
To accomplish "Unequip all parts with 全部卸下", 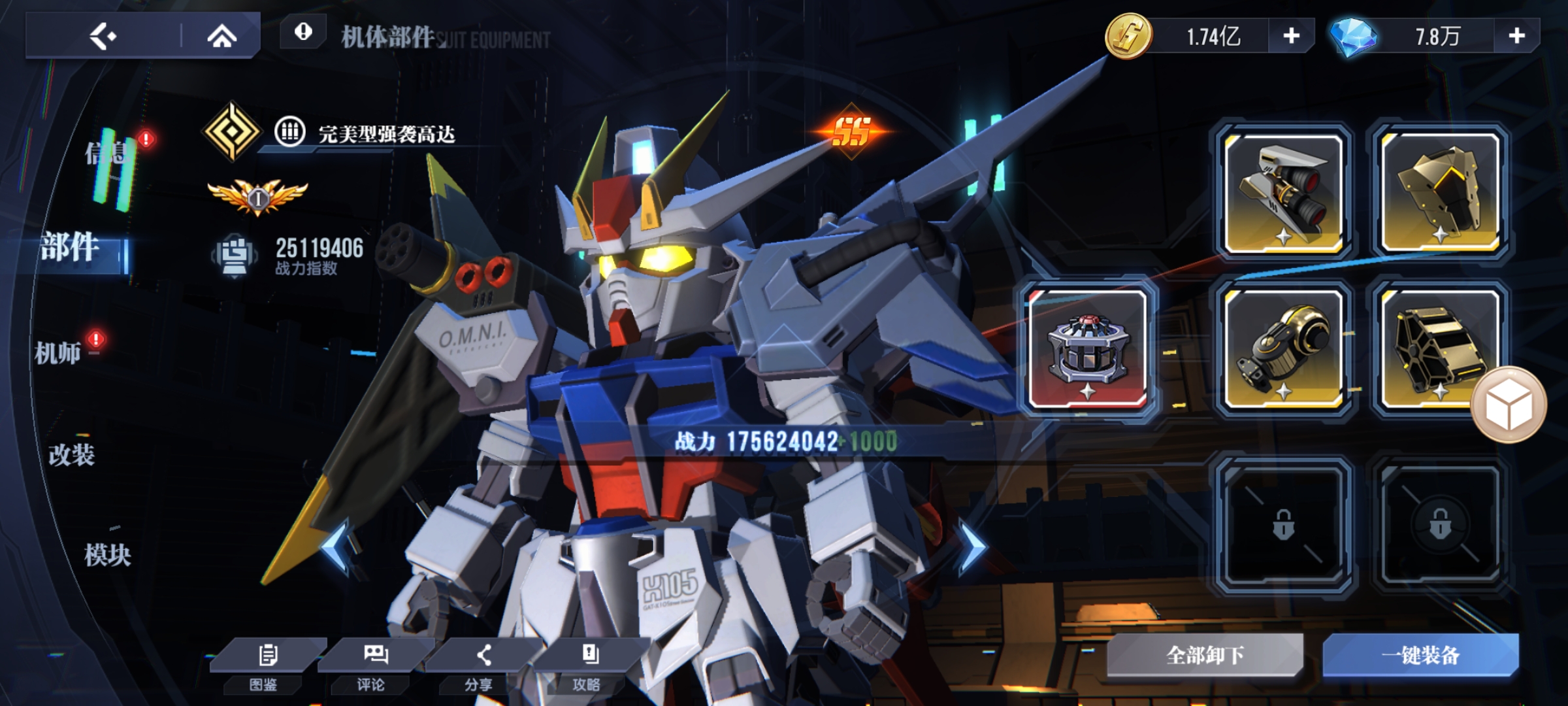I will (1205, 655).
